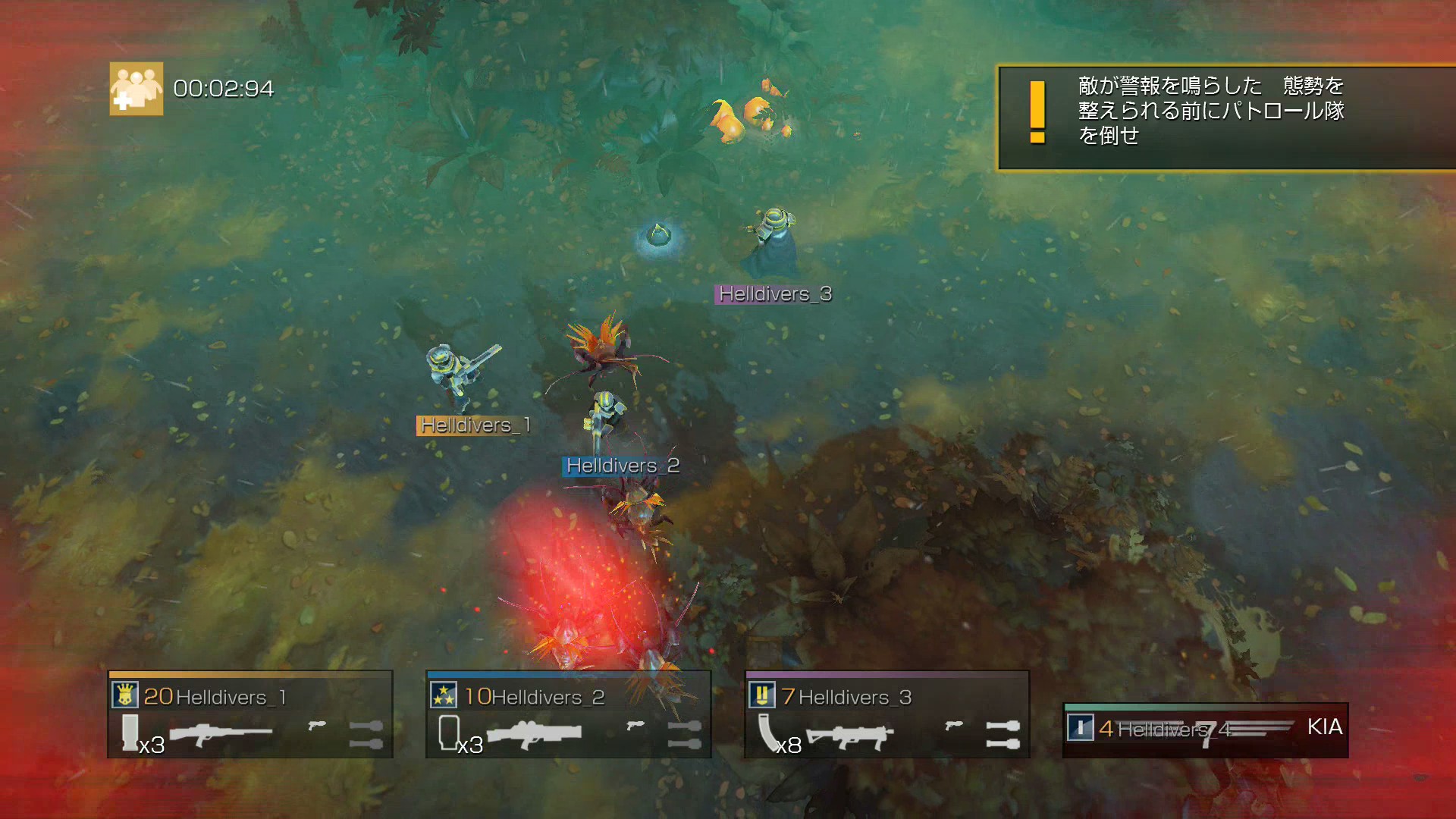Click the reinforcement squad icon

[136, 89]
